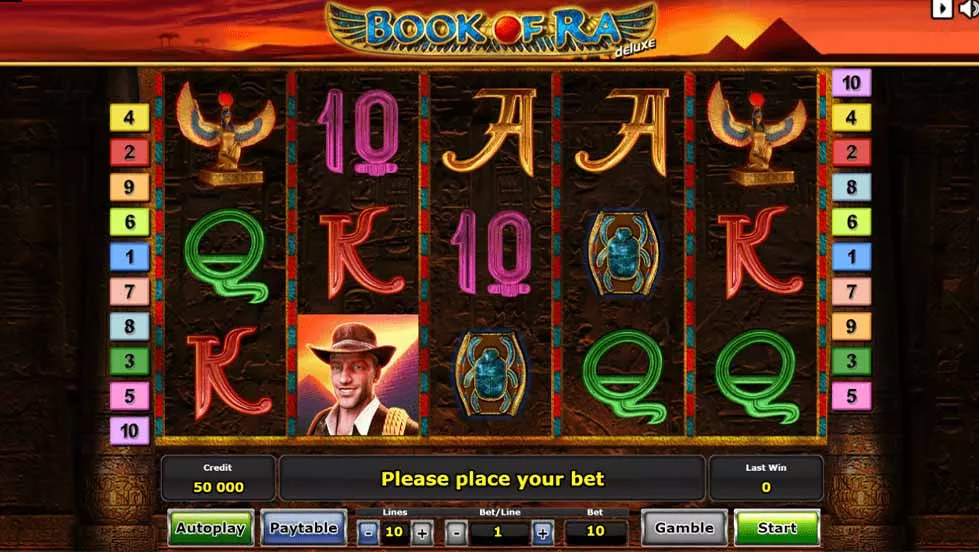The width and height of the screenshot is (979, 552).
Task: Raise the Bet/Line value
Action: 542,532
